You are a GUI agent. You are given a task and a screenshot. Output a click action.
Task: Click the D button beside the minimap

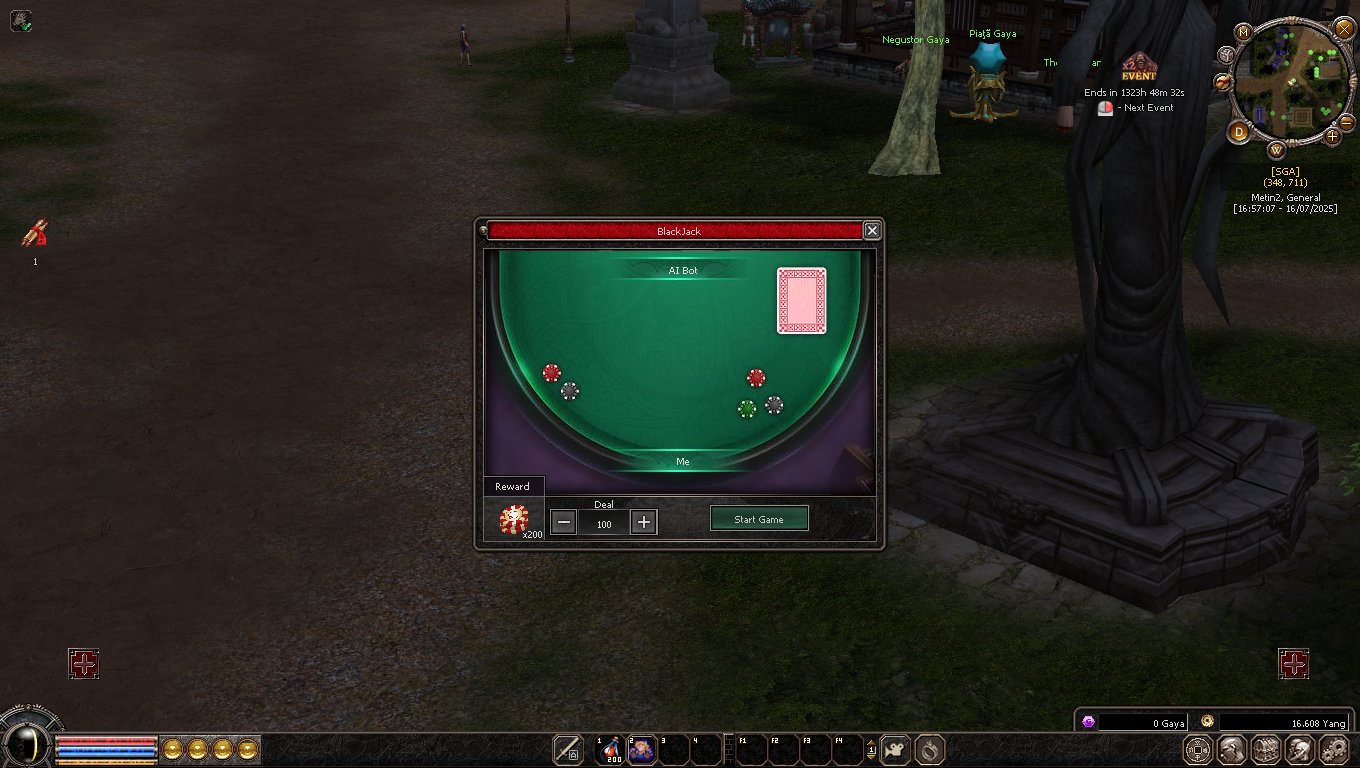[x=1240, y=131]
